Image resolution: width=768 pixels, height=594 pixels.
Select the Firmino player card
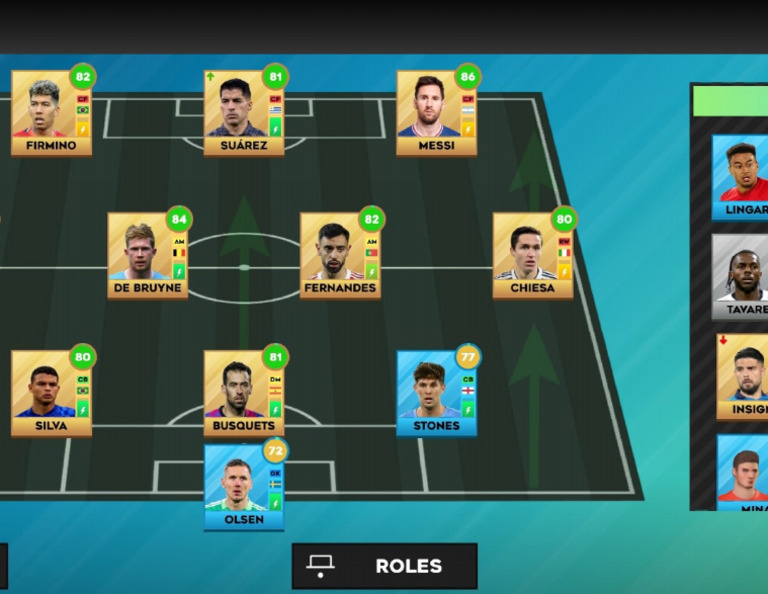pyautogui.click(x=51, y=113)
